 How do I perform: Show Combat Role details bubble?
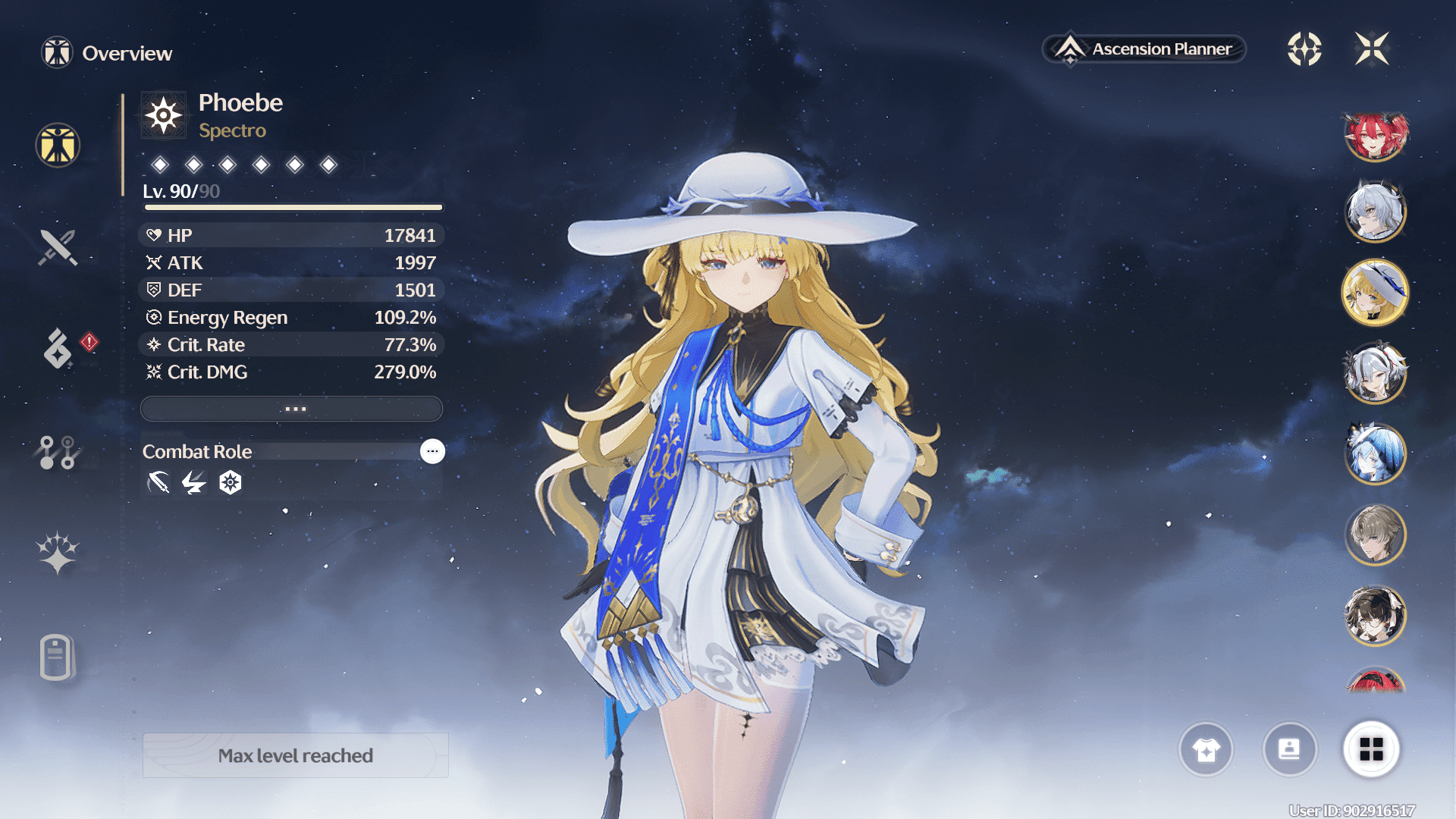[432, 451]
